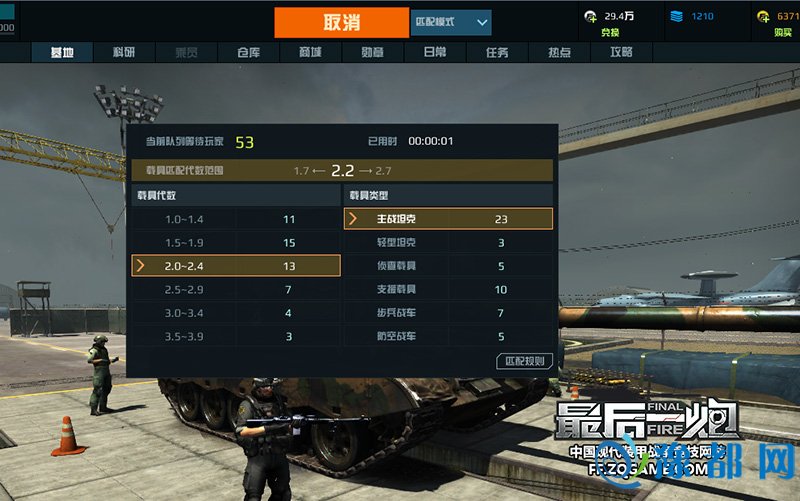Open the 匹配规则 matching rules button

click(x=524, y=360)
